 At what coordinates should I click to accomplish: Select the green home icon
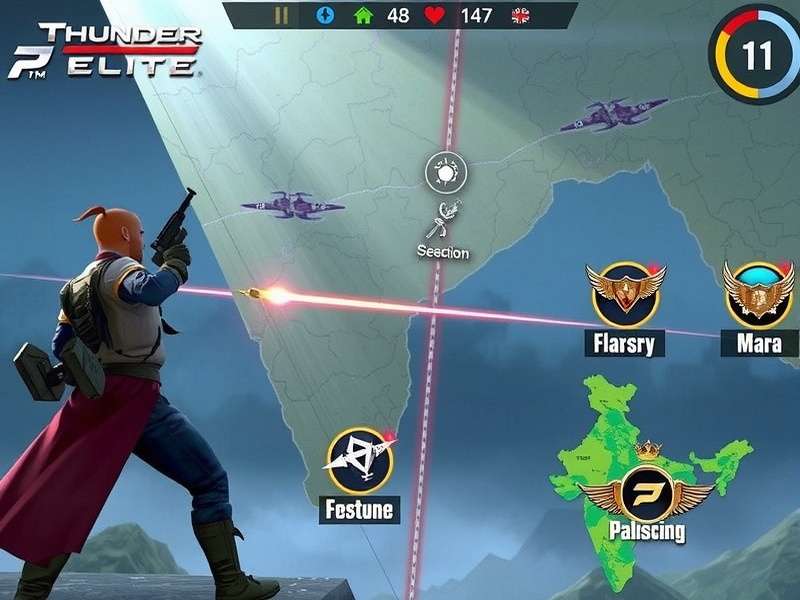[x=363, y=15]
